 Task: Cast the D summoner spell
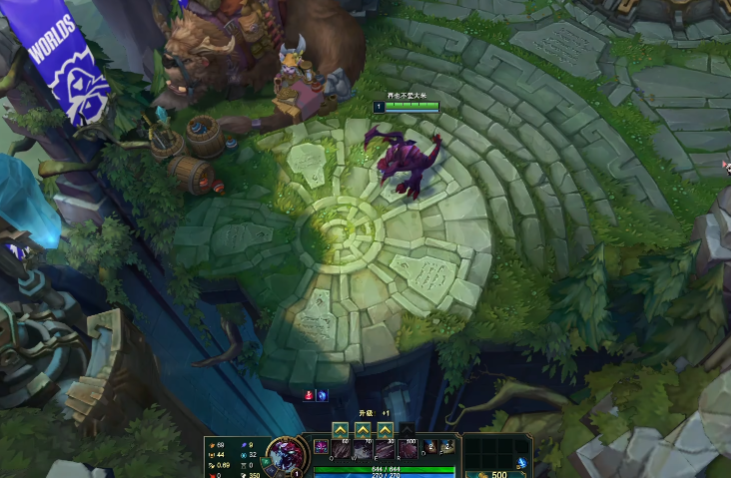(431, 447)
